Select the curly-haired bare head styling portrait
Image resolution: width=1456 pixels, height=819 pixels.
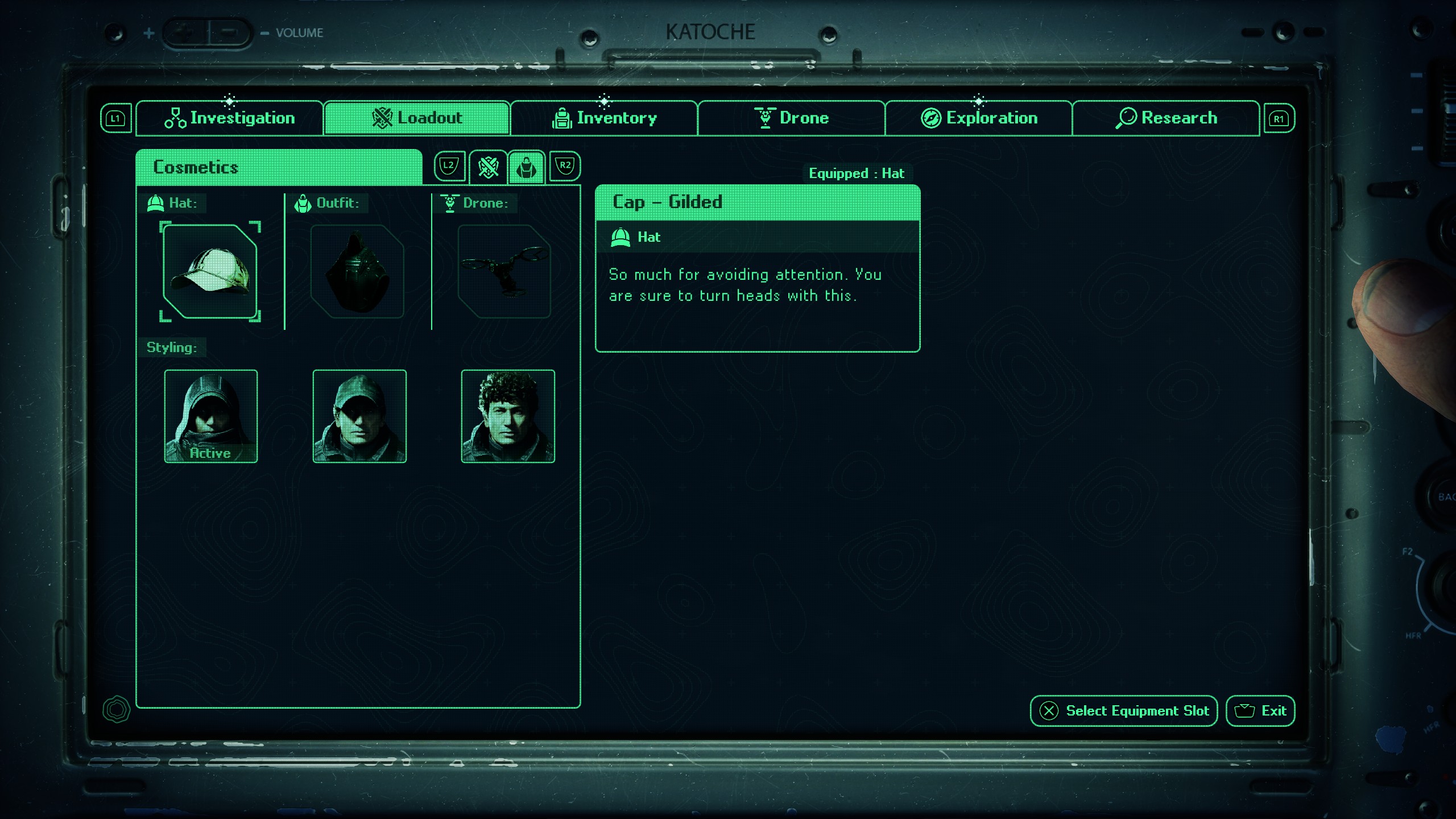508,416
